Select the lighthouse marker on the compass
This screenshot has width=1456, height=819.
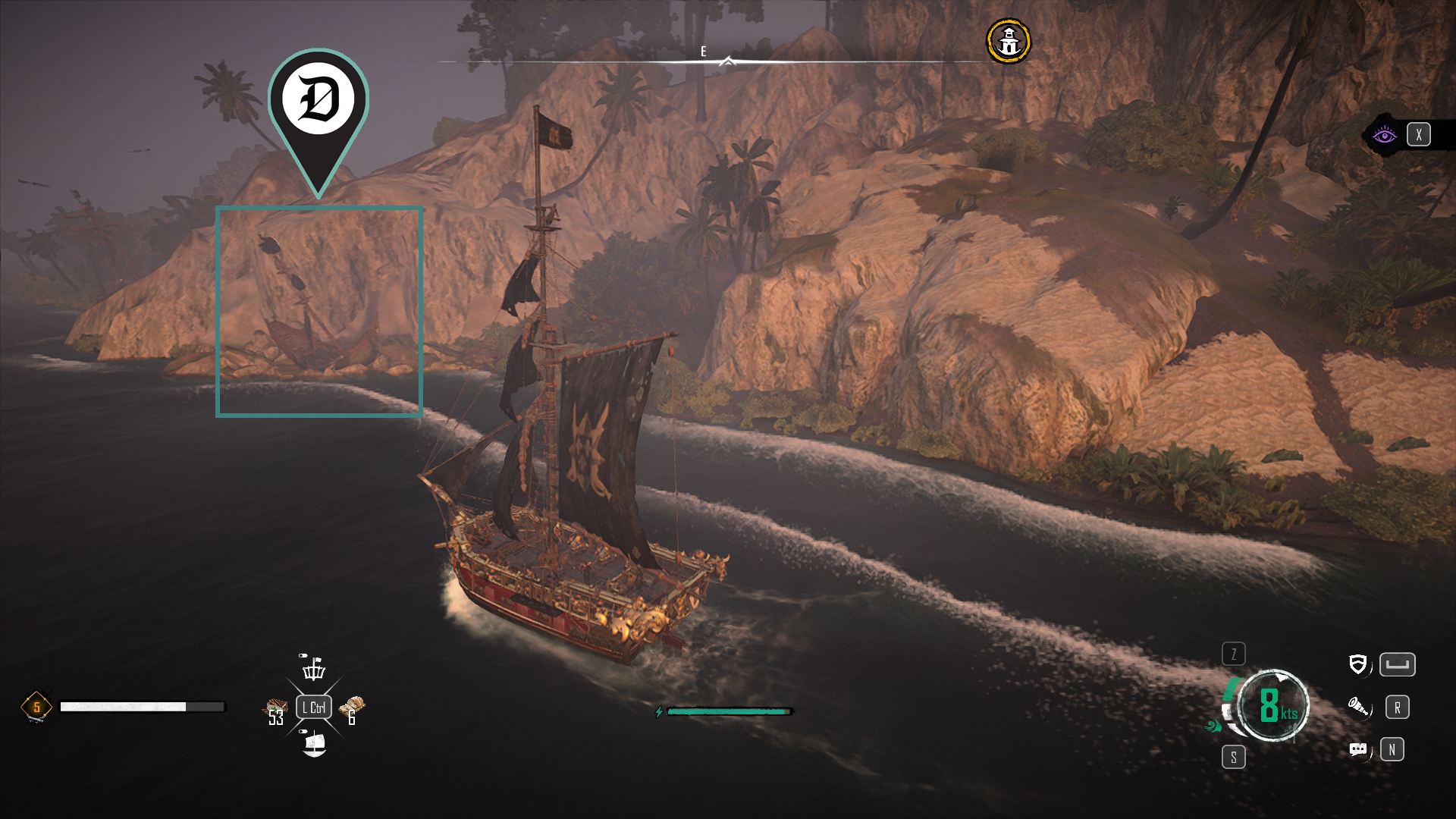(x=1008, y=41)
